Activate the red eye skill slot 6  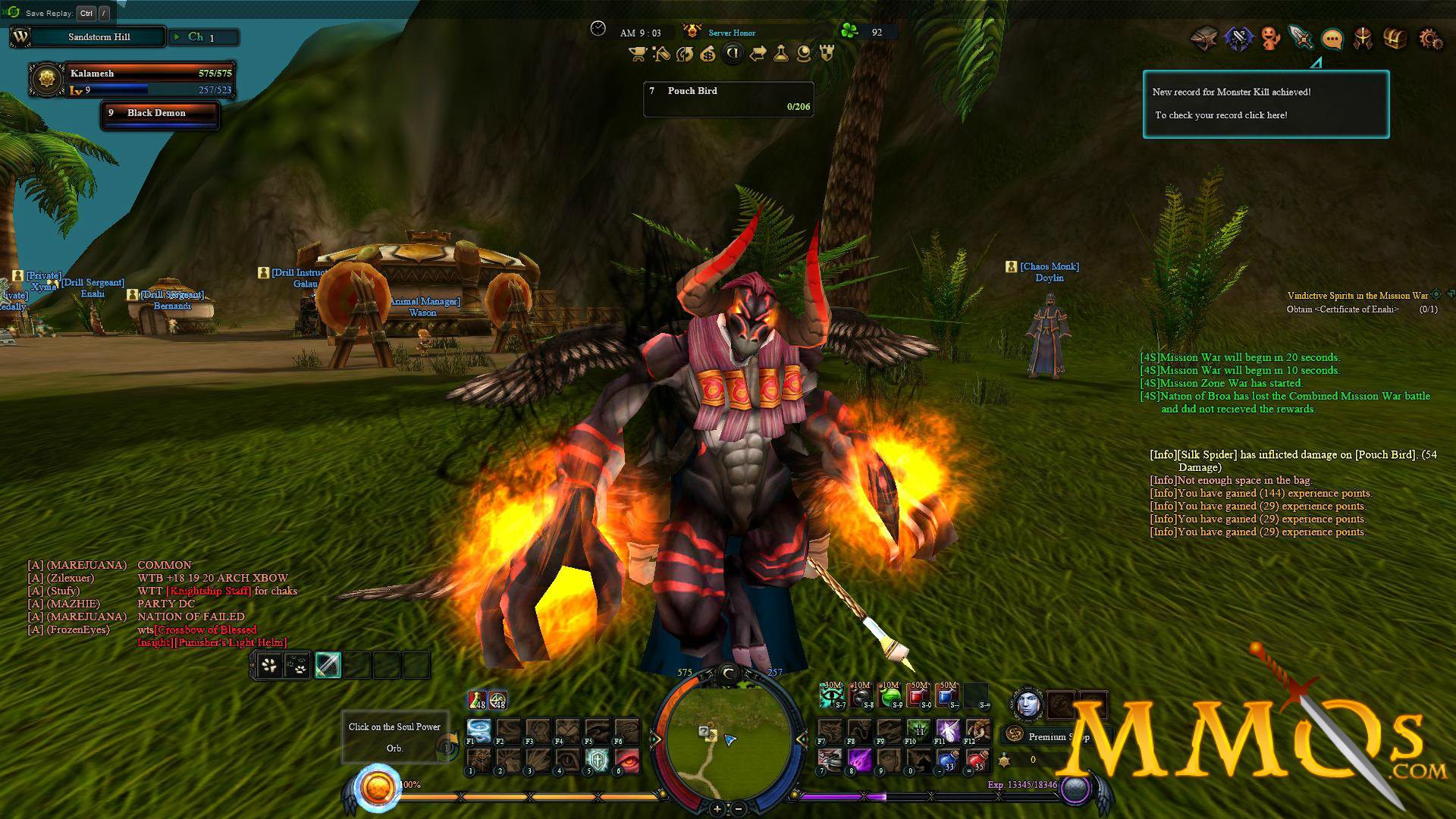627,761
